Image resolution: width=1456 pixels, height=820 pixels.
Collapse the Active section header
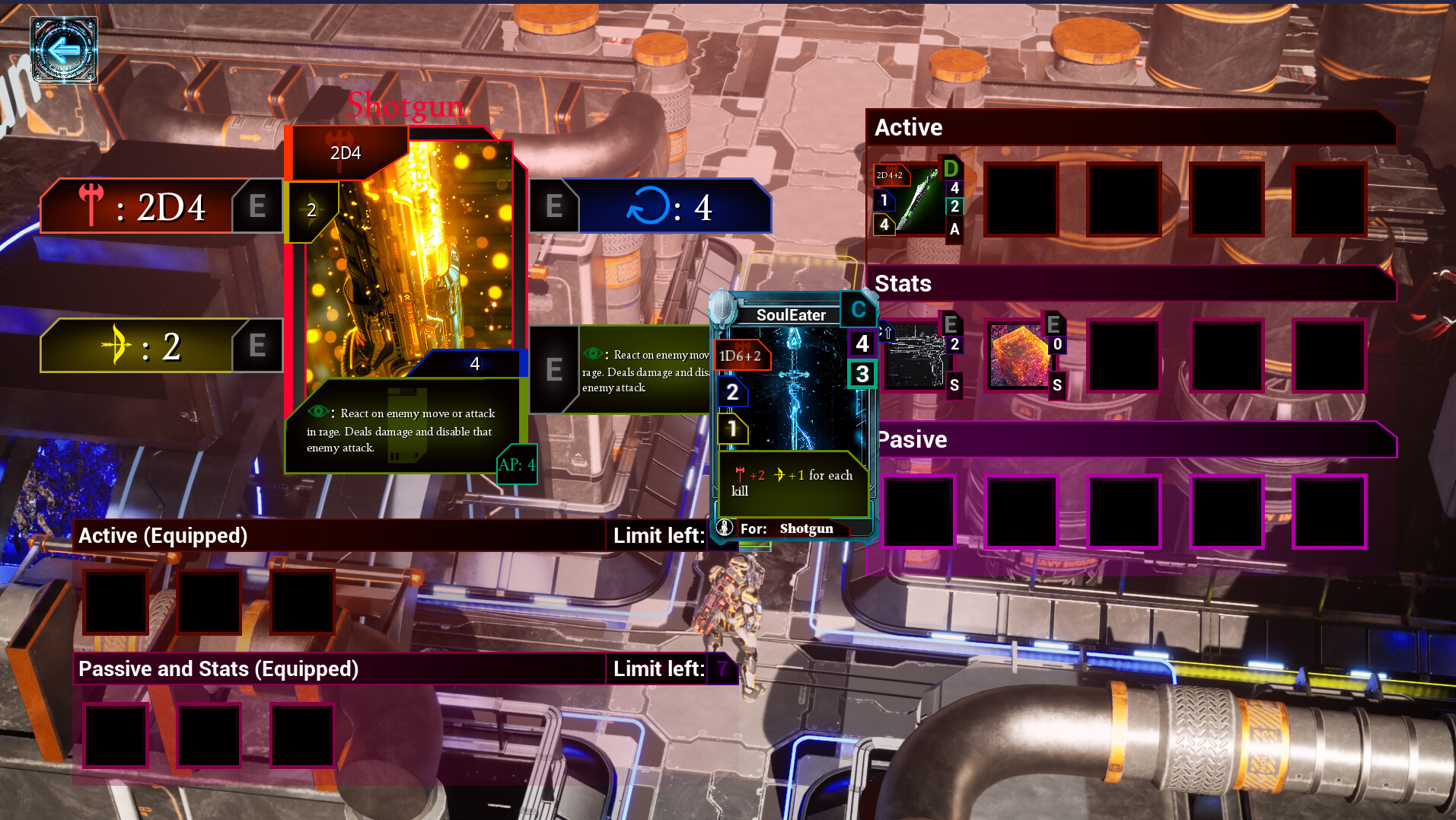tap(910, 127)
